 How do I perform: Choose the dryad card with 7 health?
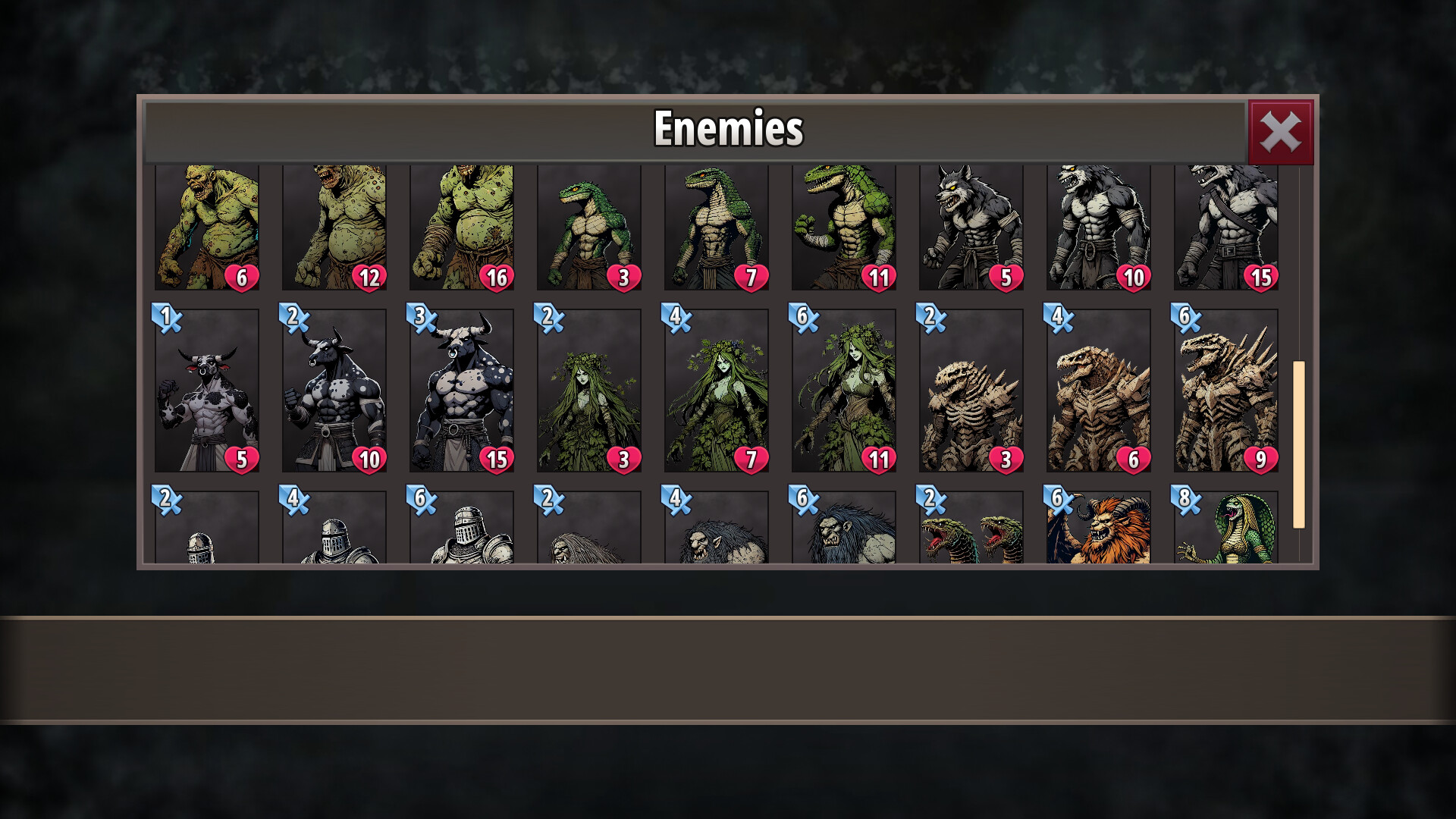tap(717, 391)
